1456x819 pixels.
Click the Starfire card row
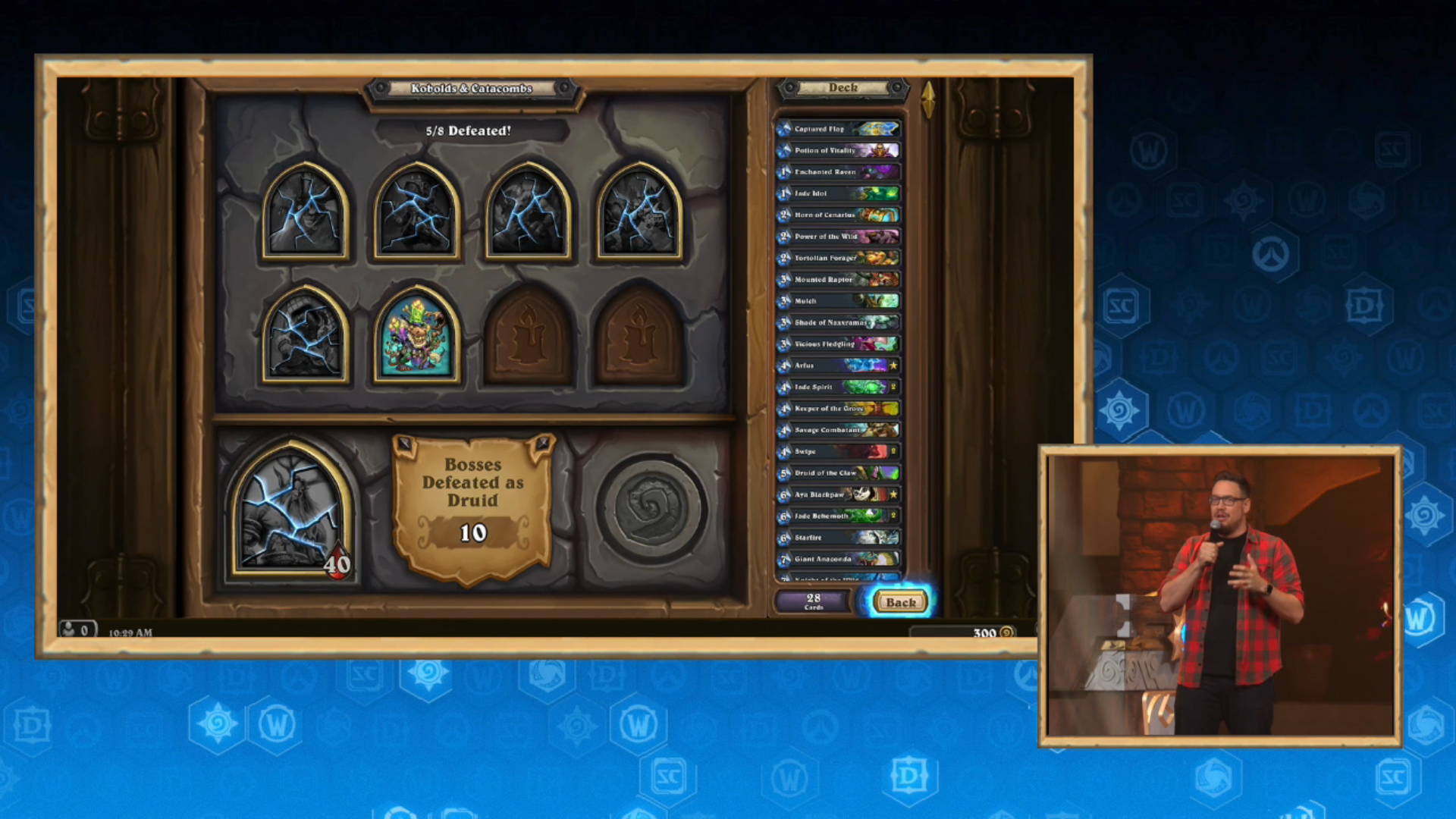point(838,538)
